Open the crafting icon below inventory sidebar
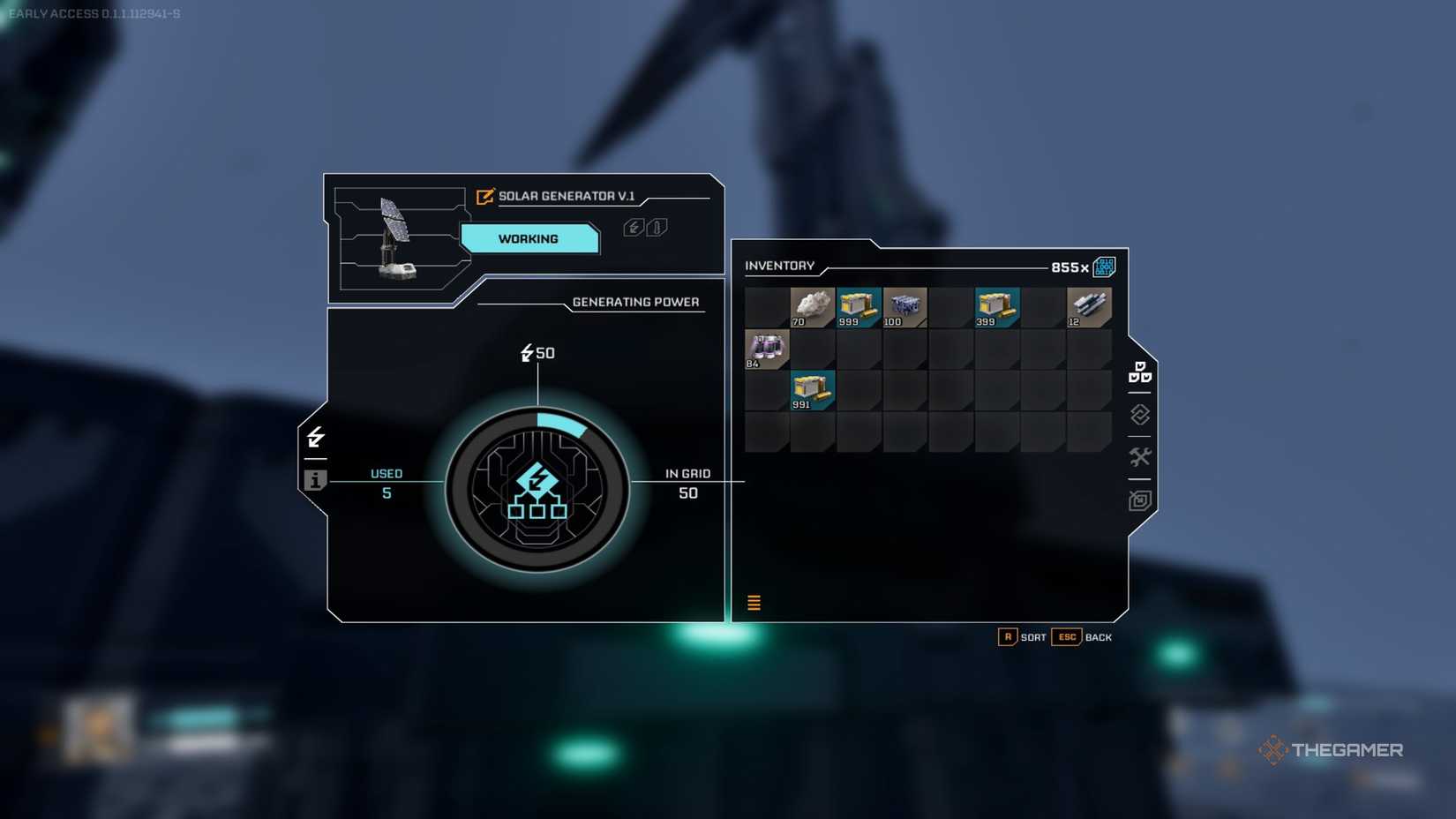1456x819 pixels. pos(1139,414)
